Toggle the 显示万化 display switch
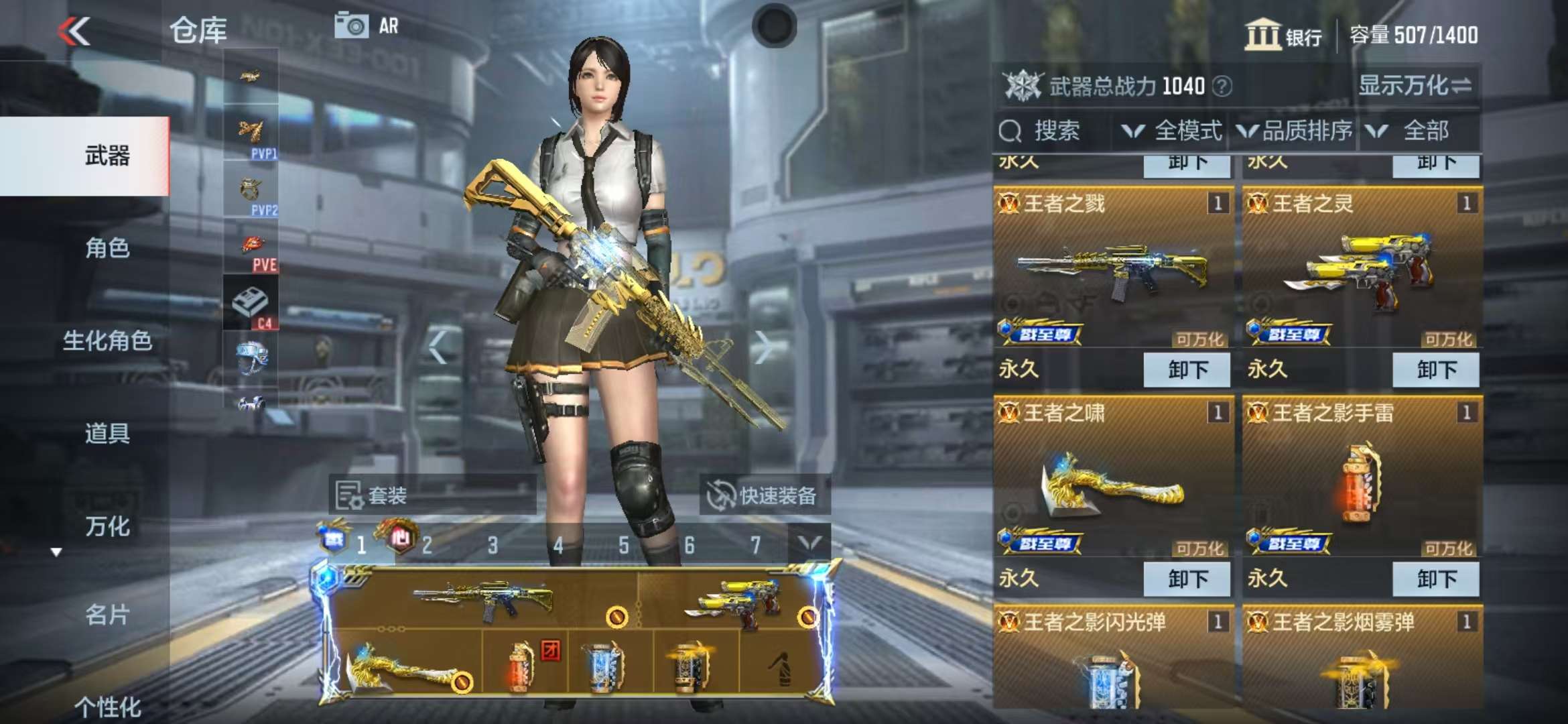1568x724 pixels. [x=1415, y=86]
